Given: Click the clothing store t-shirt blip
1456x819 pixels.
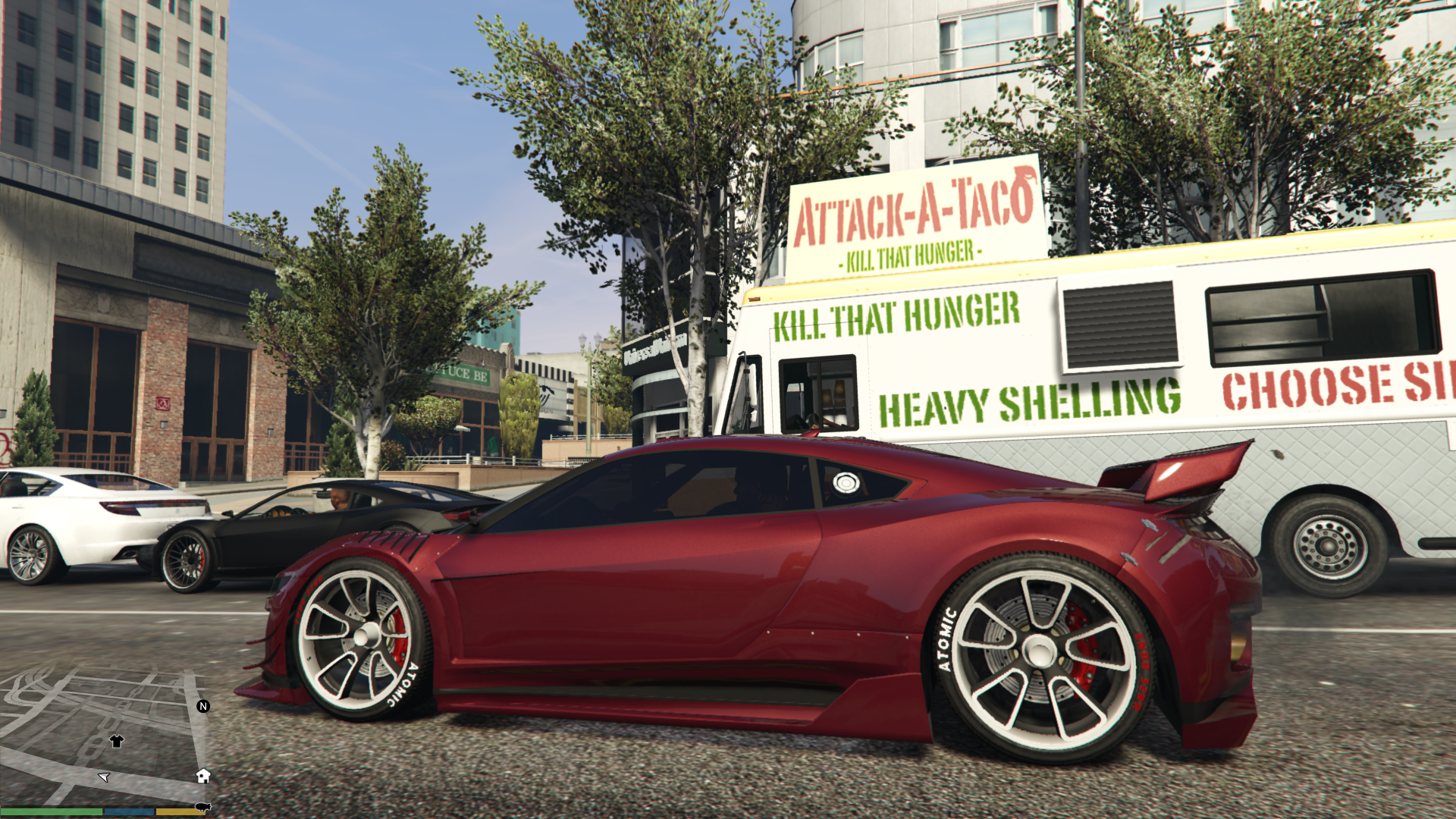Looking at the screenshot, I should (x=116, y=741).
